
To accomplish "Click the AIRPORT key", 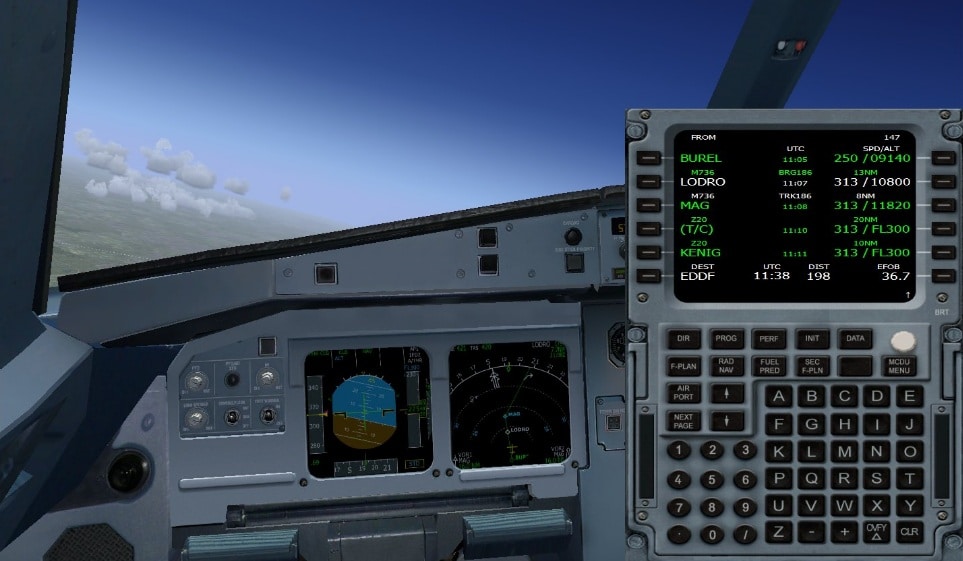I will pyautogui.click(x=683, y=393).
